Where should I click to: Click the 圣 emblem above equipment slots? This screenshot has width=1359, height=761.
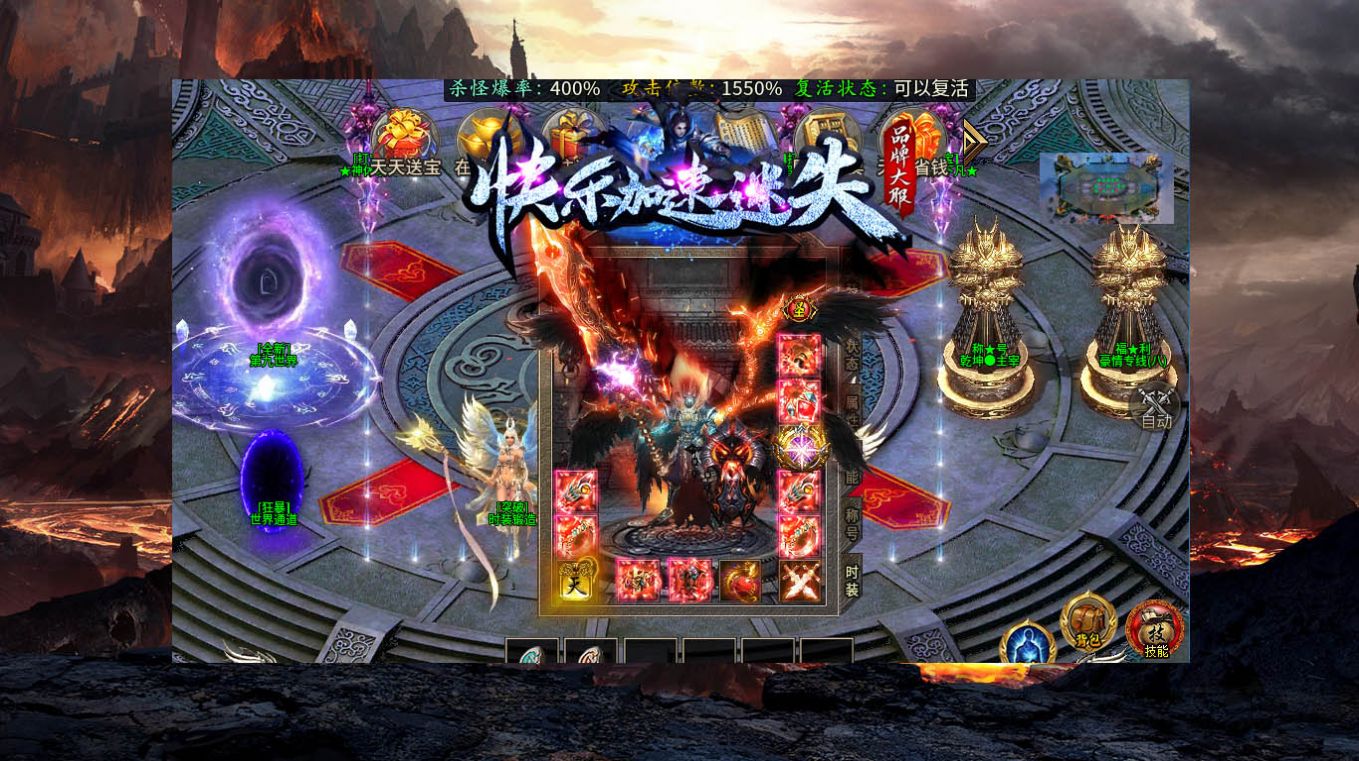click(799, 309)
